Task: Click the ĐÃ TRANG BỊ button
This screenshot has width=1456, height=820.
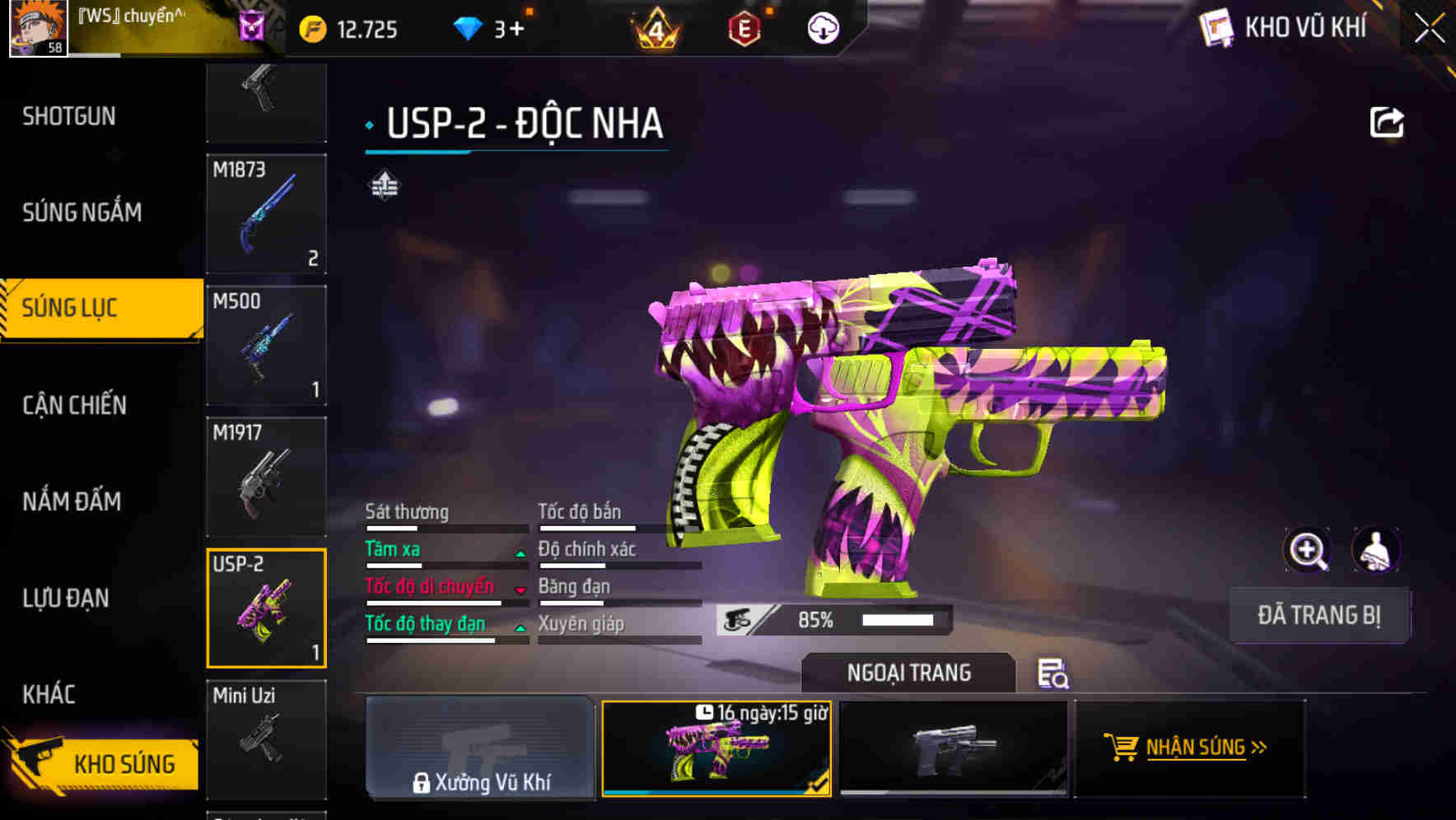Action: 1319,615
